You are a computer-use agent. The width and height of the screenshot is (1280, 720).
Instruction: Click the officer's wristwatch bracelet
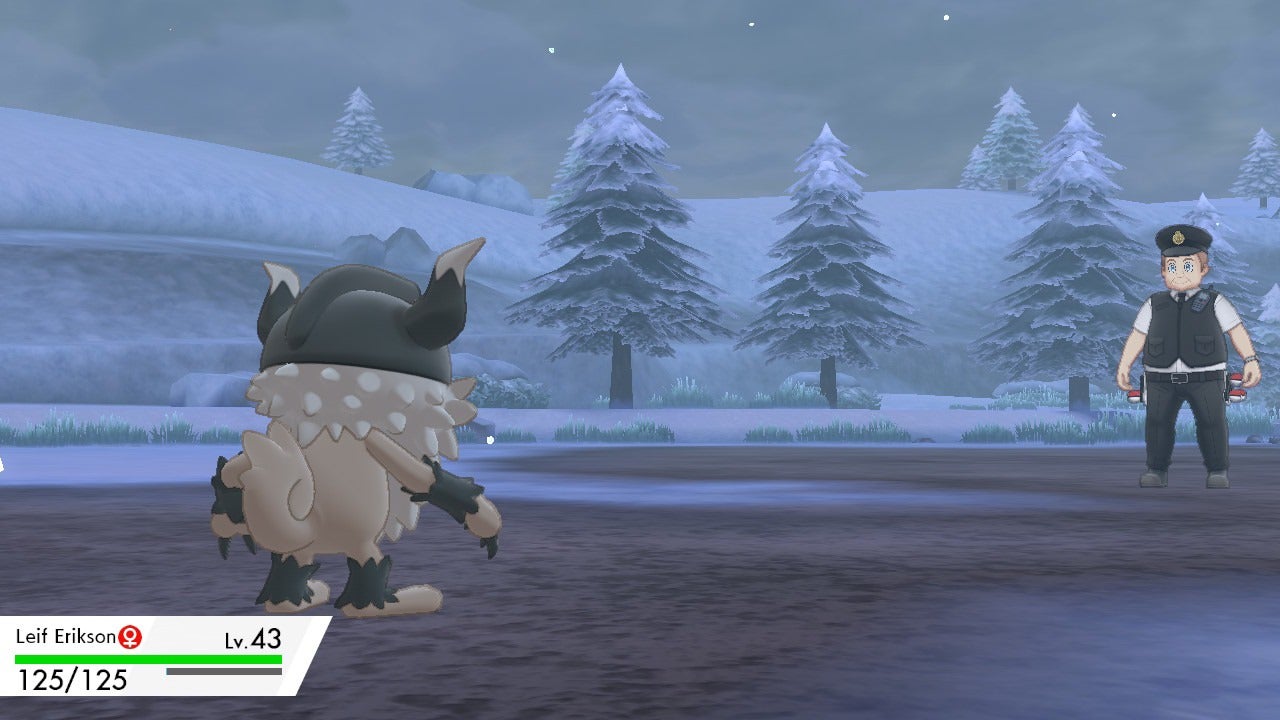point(1250,359)
